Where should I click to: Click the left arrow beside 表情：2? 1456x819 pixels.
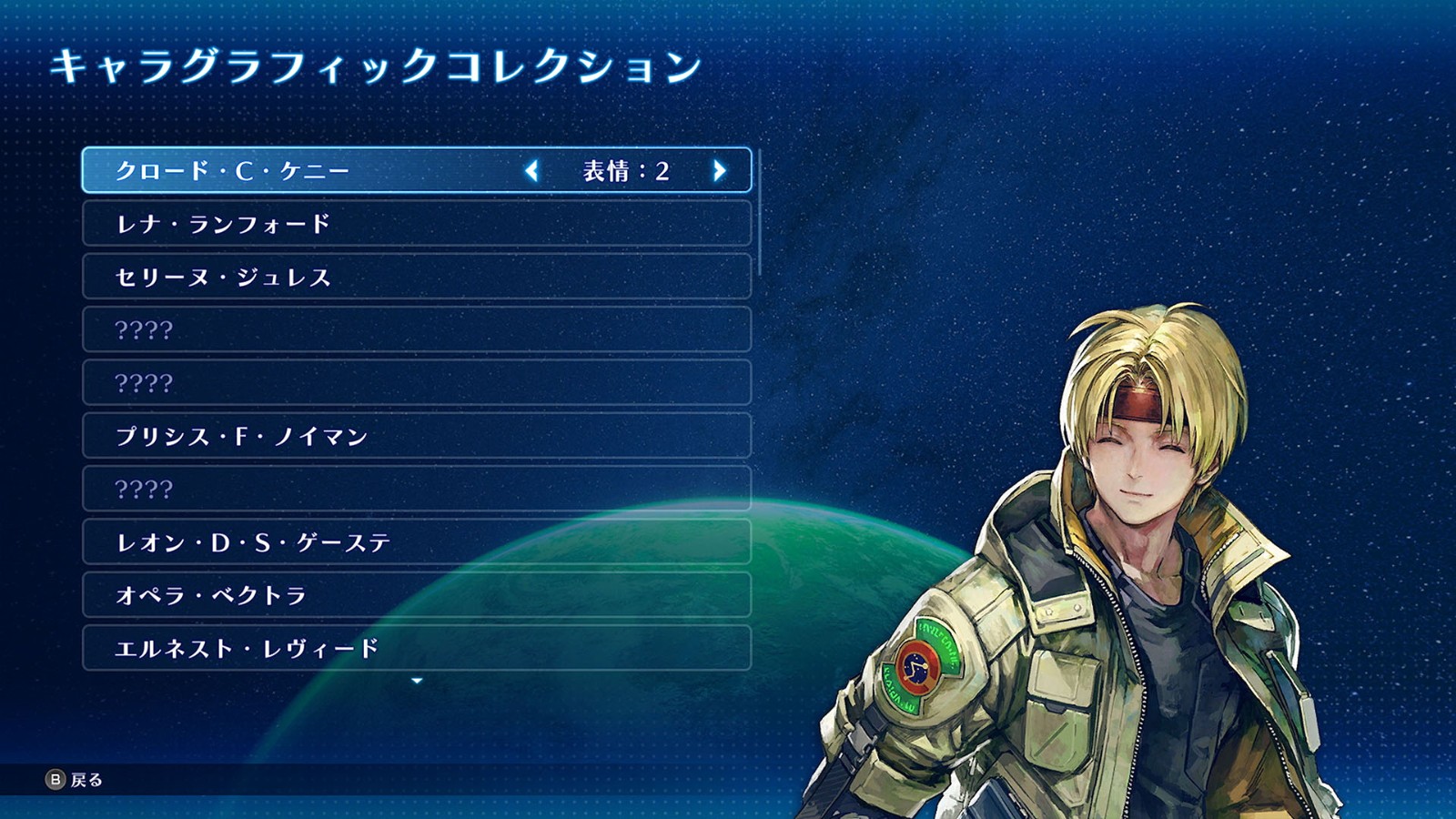[x=532, y=171]
